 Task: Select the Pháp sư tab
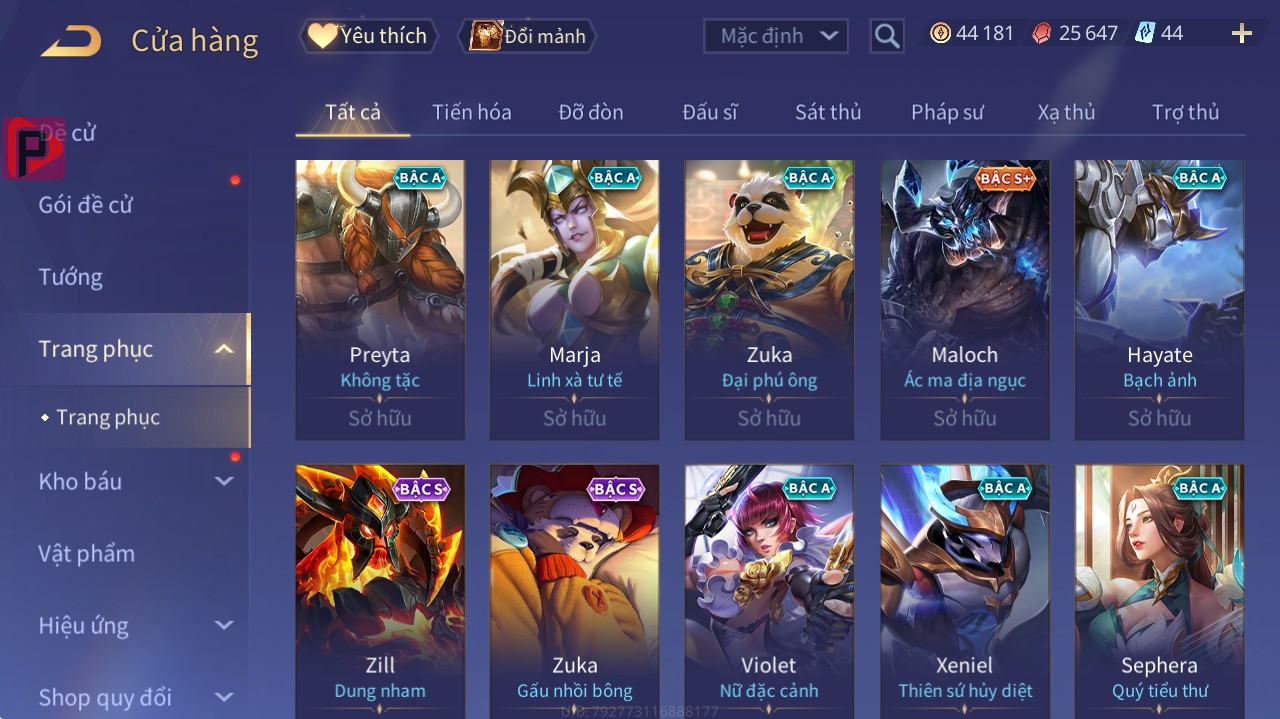(x=946, y=112)
